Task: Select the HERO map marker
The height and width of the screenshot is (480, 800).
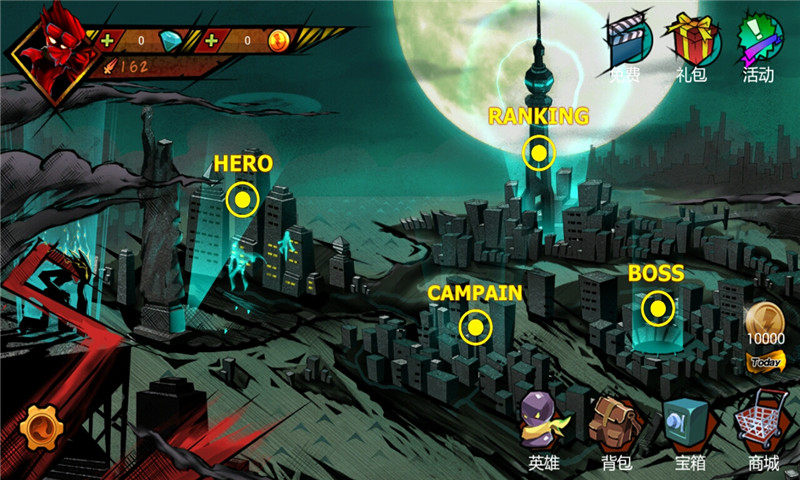Action: point(243,200)
